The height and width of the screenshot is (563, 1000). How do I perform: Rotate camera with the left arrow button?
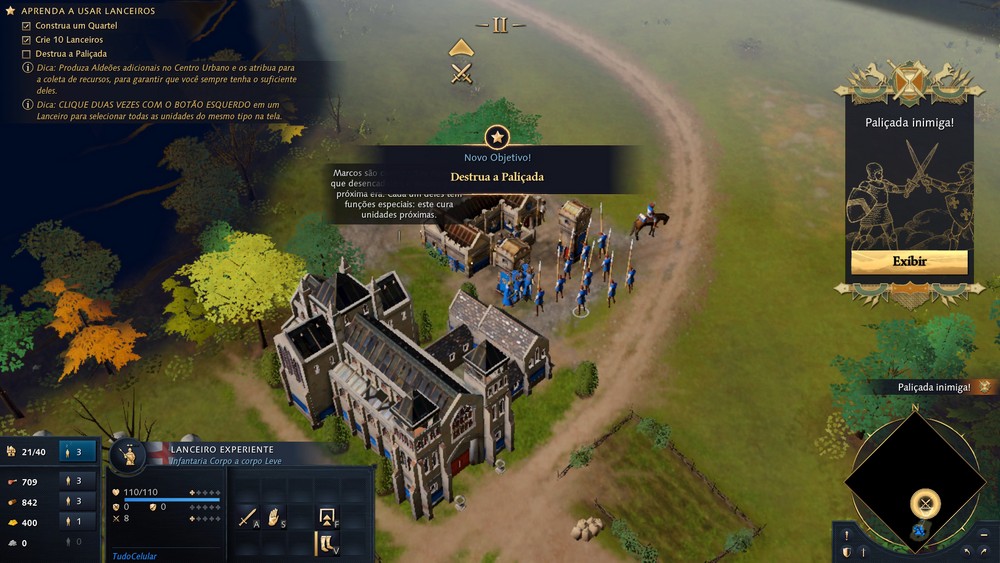pyautogui.click(x=967, y=551)
